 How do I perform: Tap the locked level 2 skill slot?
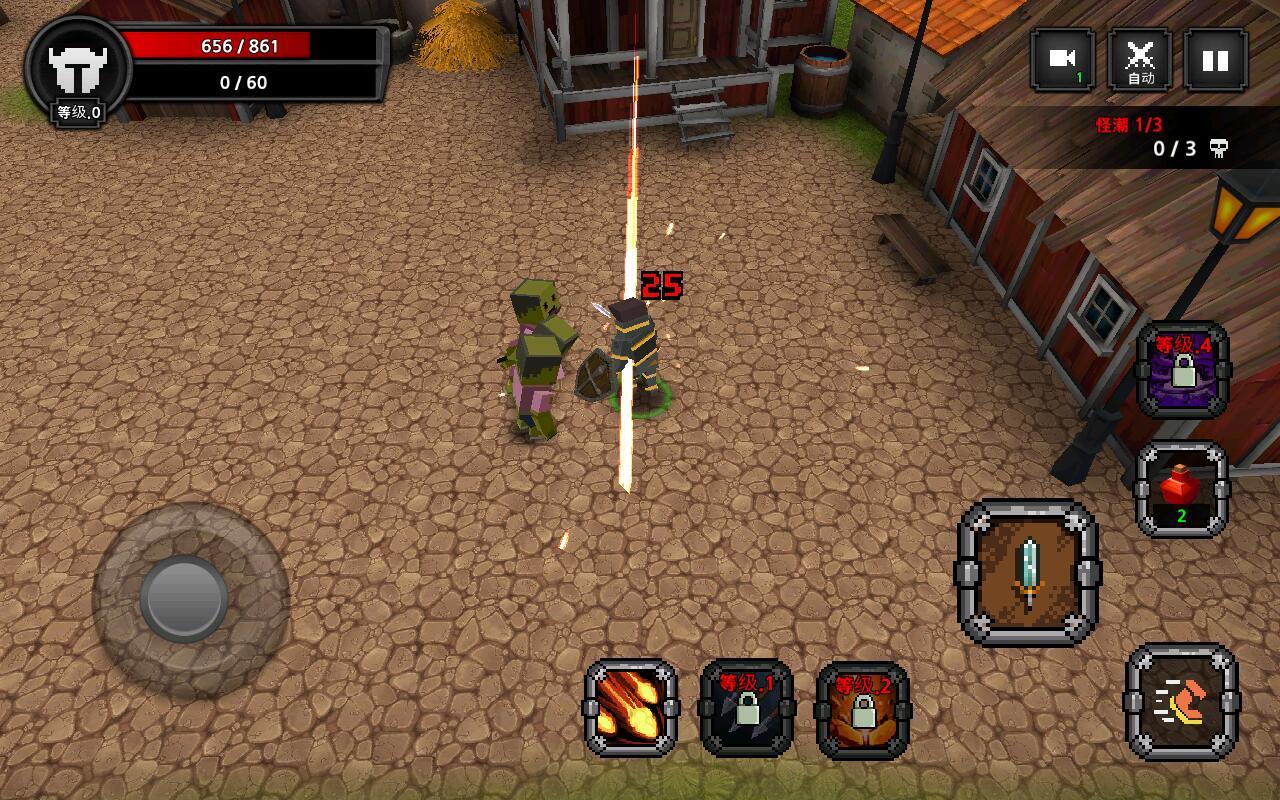[863, 710]
